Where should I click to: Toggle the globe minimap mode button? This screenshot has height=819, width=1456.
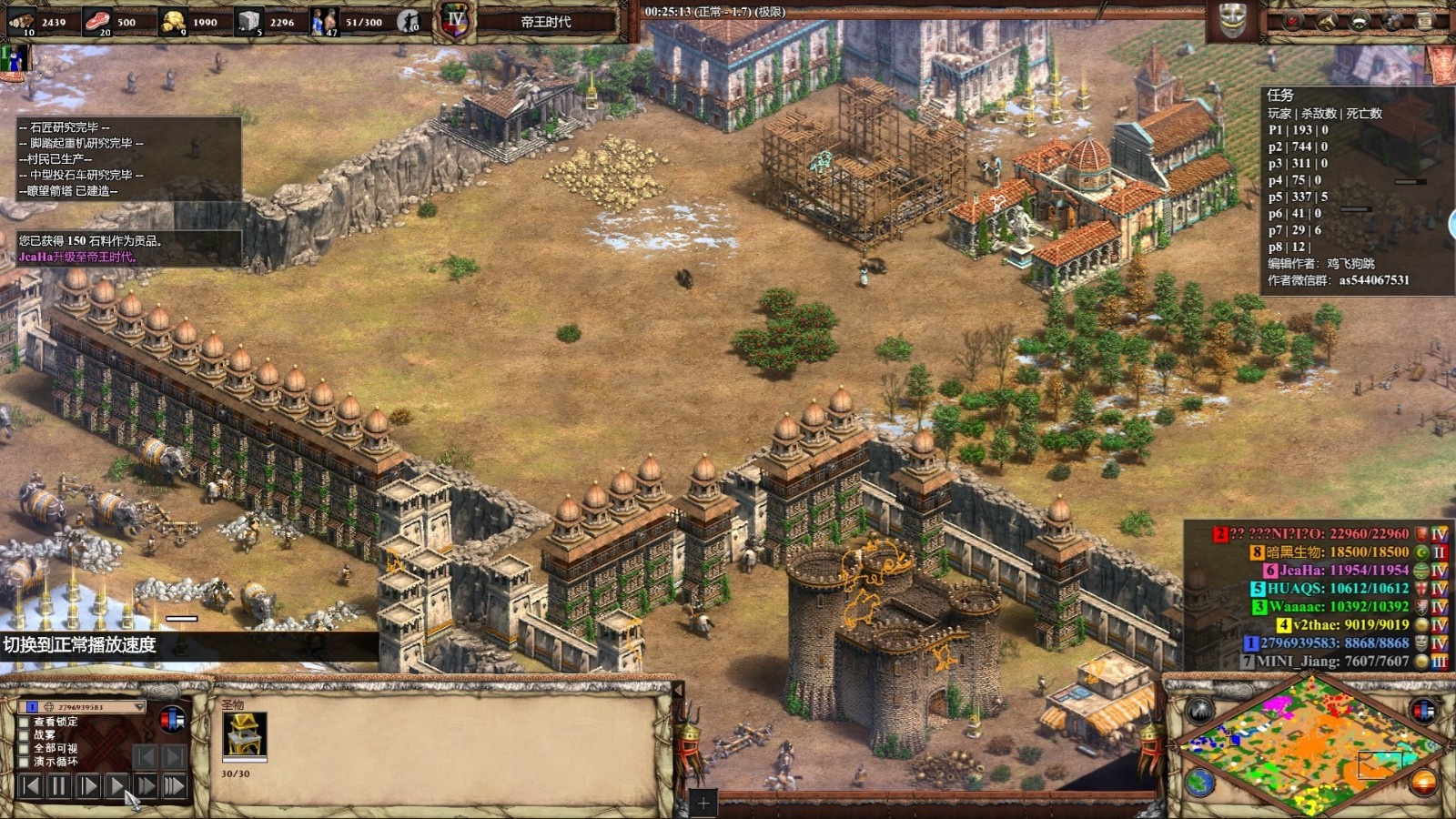coord(1199,782)
